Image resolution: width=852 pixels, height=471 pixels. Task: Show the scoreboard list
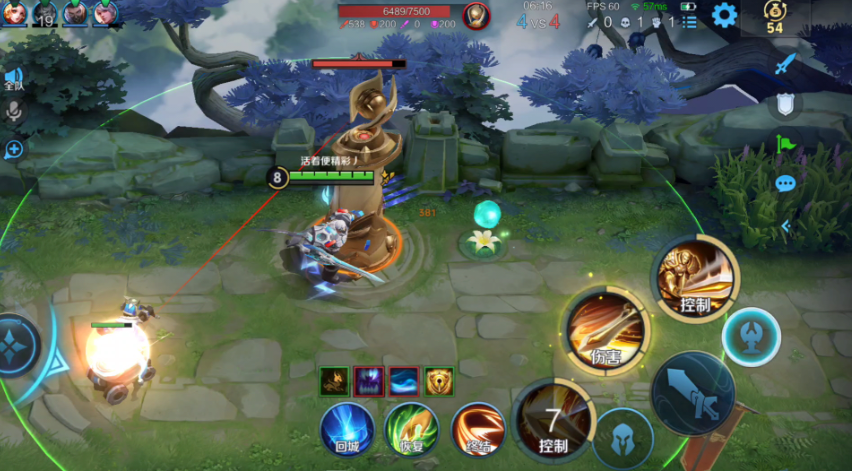pos(690,21)
